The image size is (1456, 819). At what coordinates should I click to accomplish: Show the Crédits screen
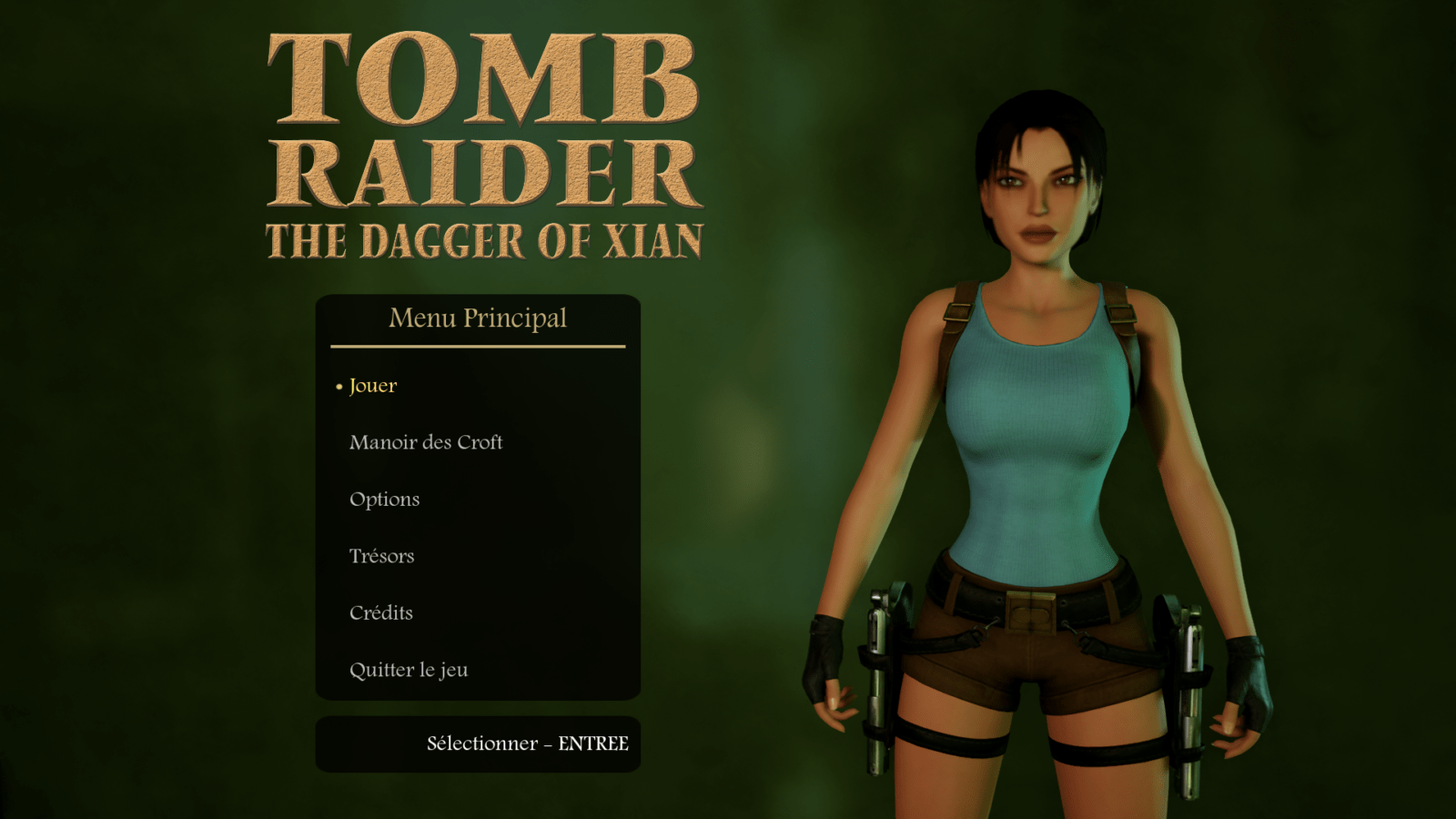point(381,613)
